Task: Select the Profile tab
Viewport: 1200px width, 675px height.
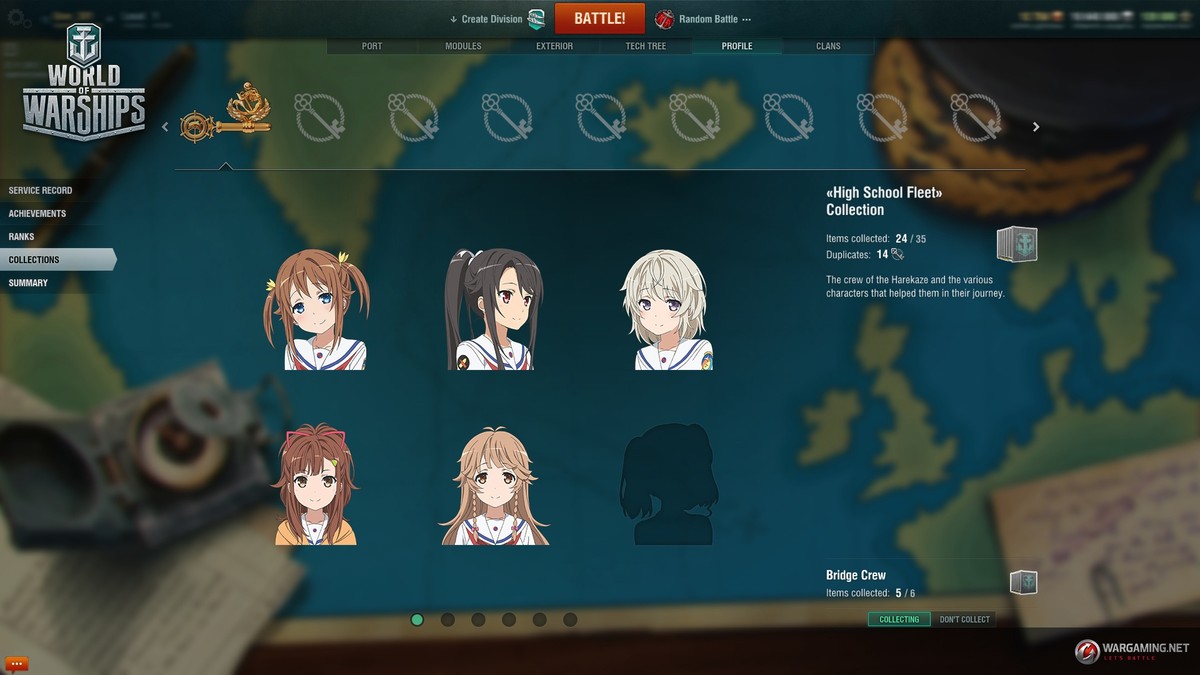Action: tap(737, 46)
